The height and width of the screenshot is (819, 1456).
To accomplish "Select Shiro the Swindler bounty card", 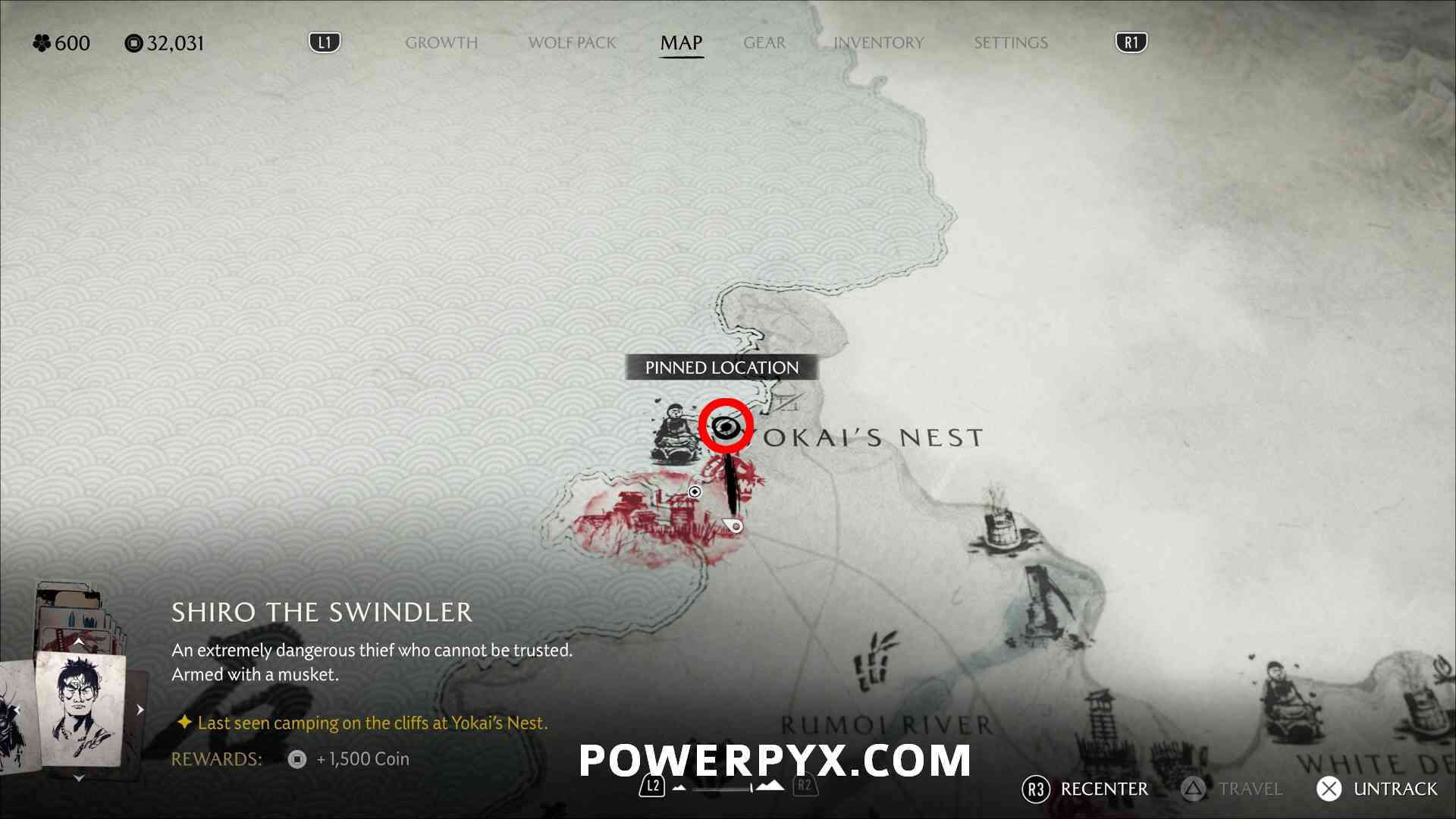I will [x=80, y=709].
